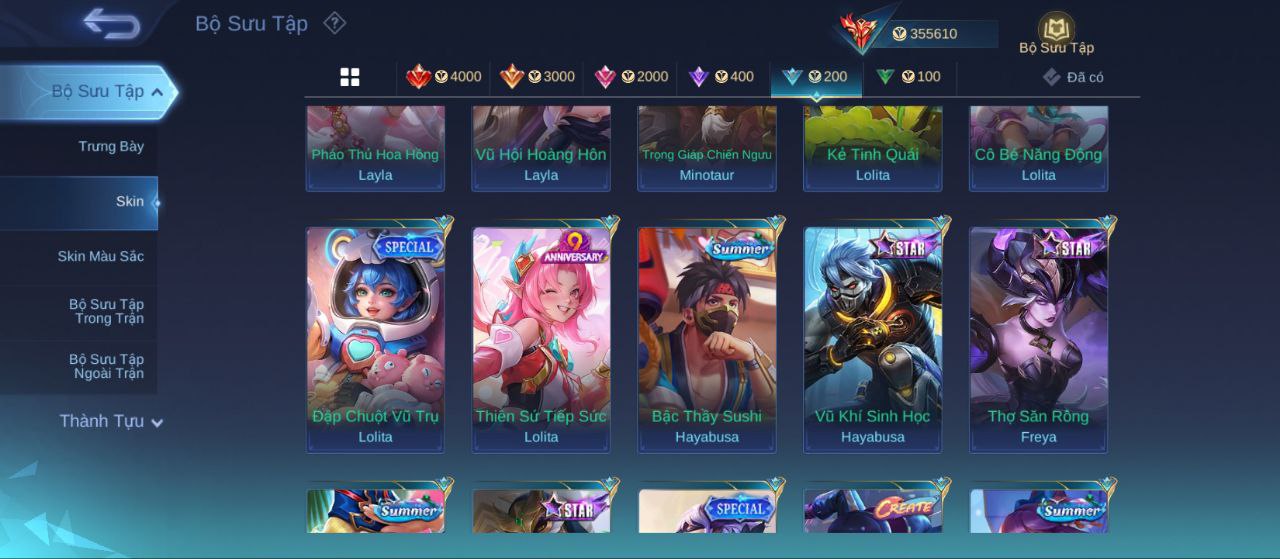This screenshot has height=559, width=1280.
Task: Show all skins with grid icon tab
Action: (x=350, y=77)
